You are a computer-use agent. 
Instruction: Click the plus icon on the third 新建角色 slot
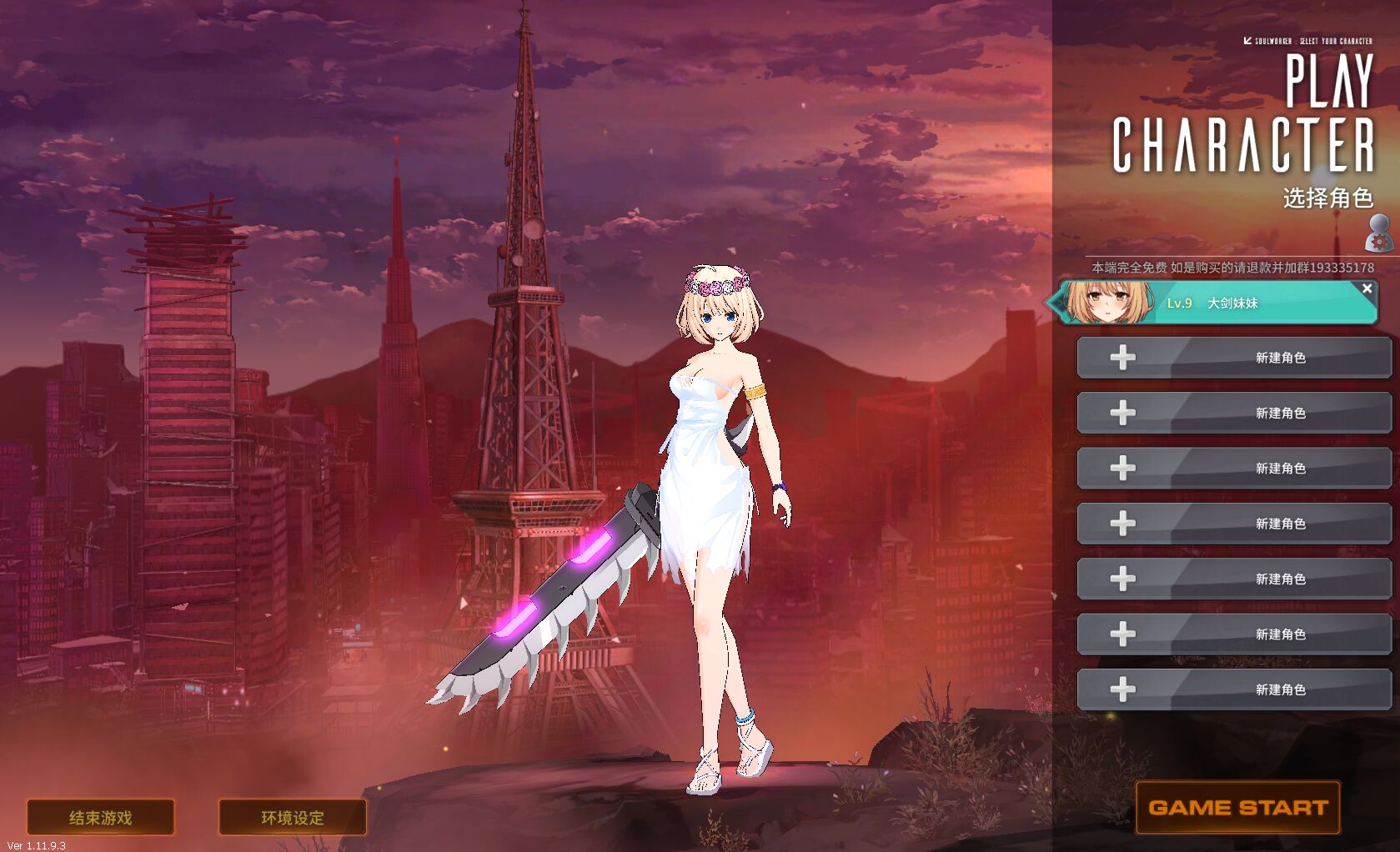pyautogui.click(x=1122, y=468)
